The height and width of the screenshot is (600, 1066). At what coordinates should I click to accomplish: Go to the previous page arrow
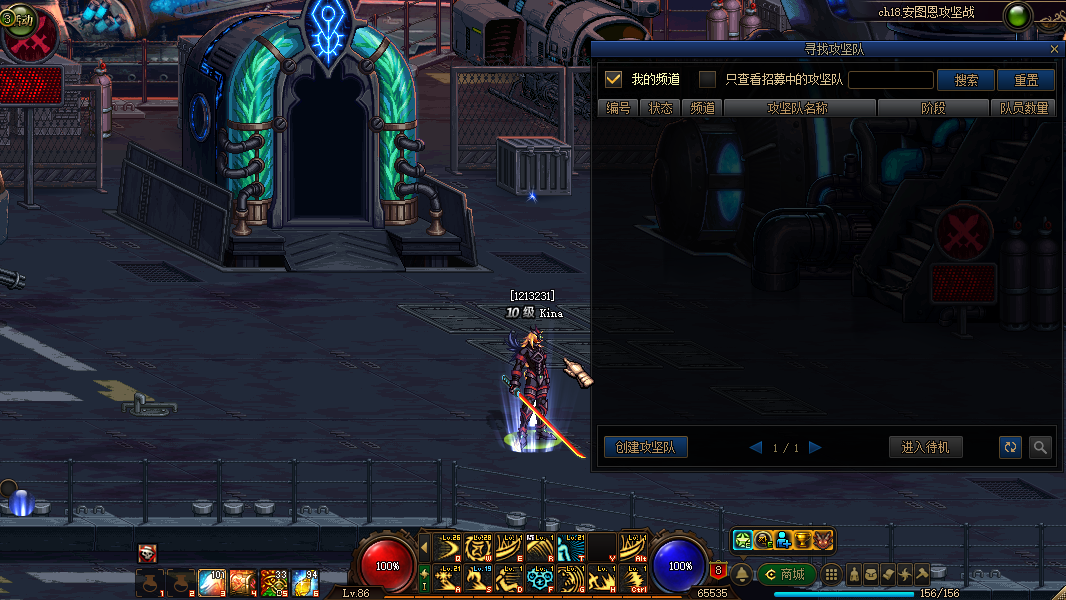pos(756,447)
